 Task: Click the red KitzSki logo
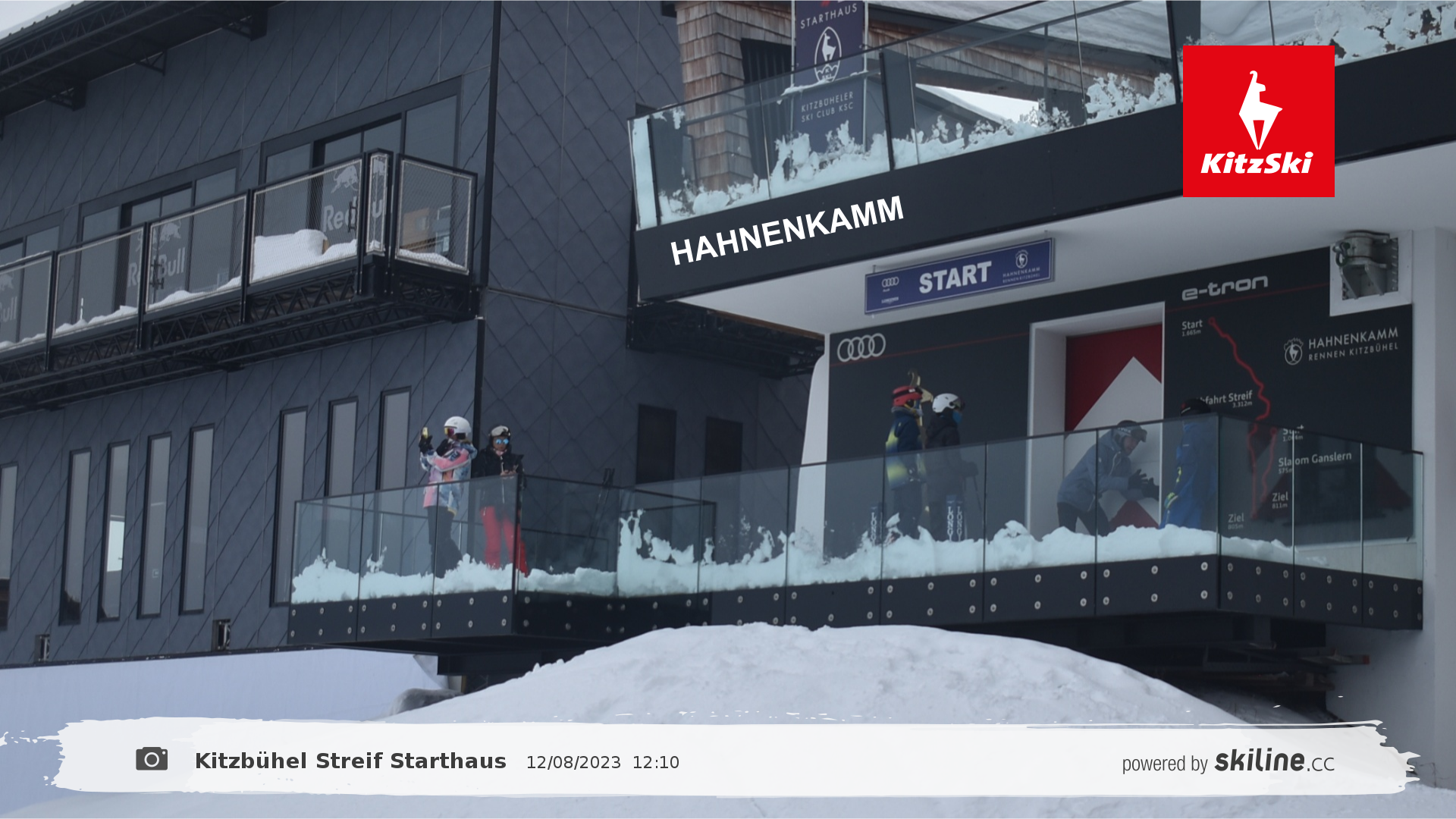click(x=1258, y=121)
